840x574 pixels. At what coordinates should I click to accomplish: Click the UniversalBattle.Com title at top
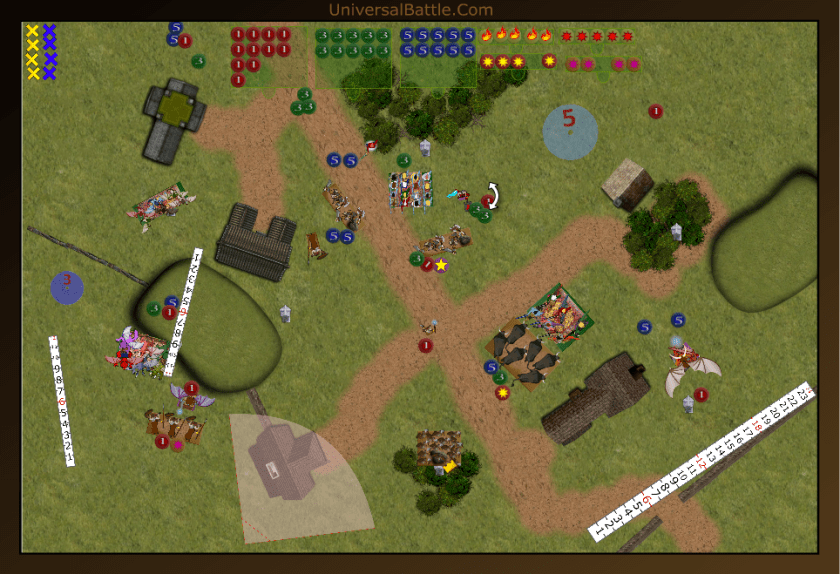pos(410,10)
